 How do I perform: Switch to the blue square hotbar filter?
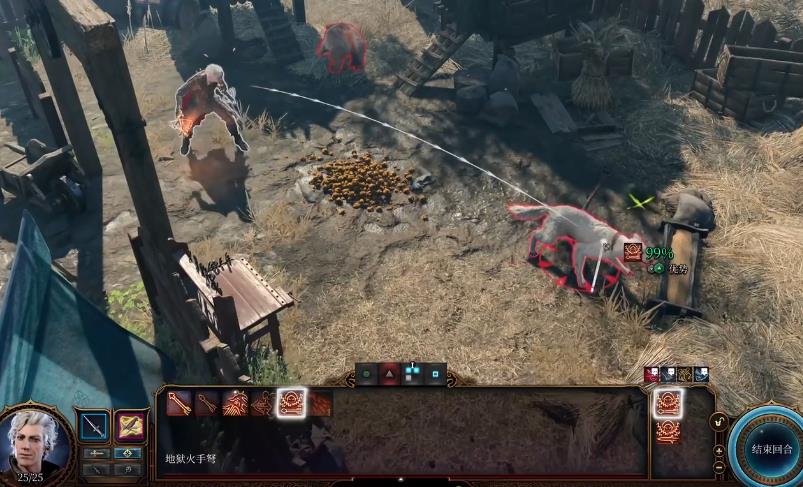pos(435,376)
